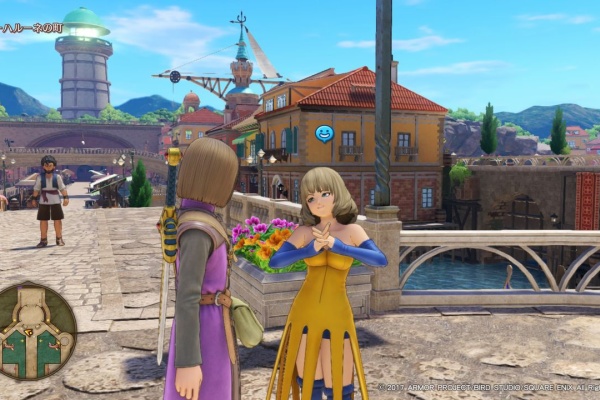Open the circular town minimap

(36, 331)
